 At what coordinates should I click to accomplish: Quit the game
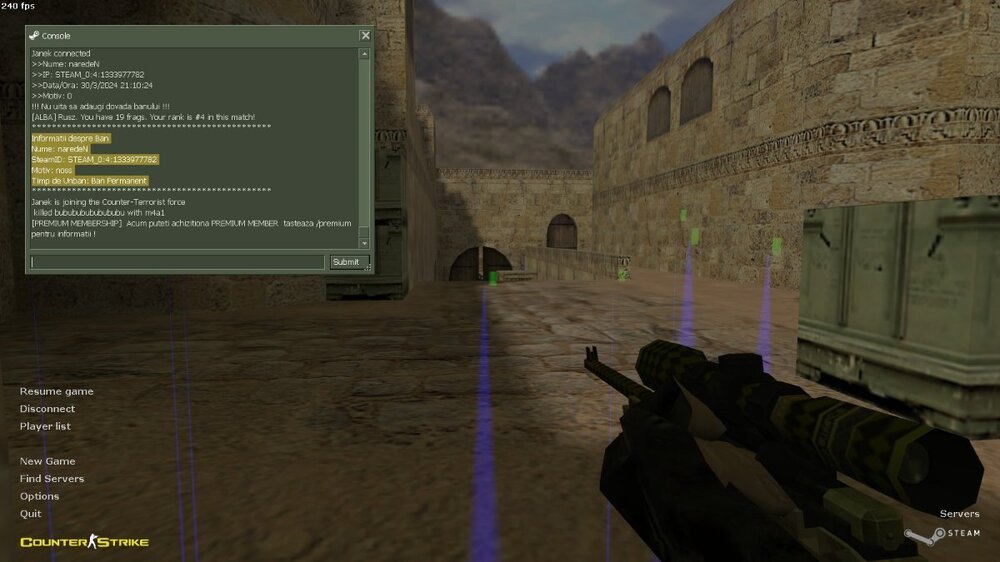pos(30,514)
